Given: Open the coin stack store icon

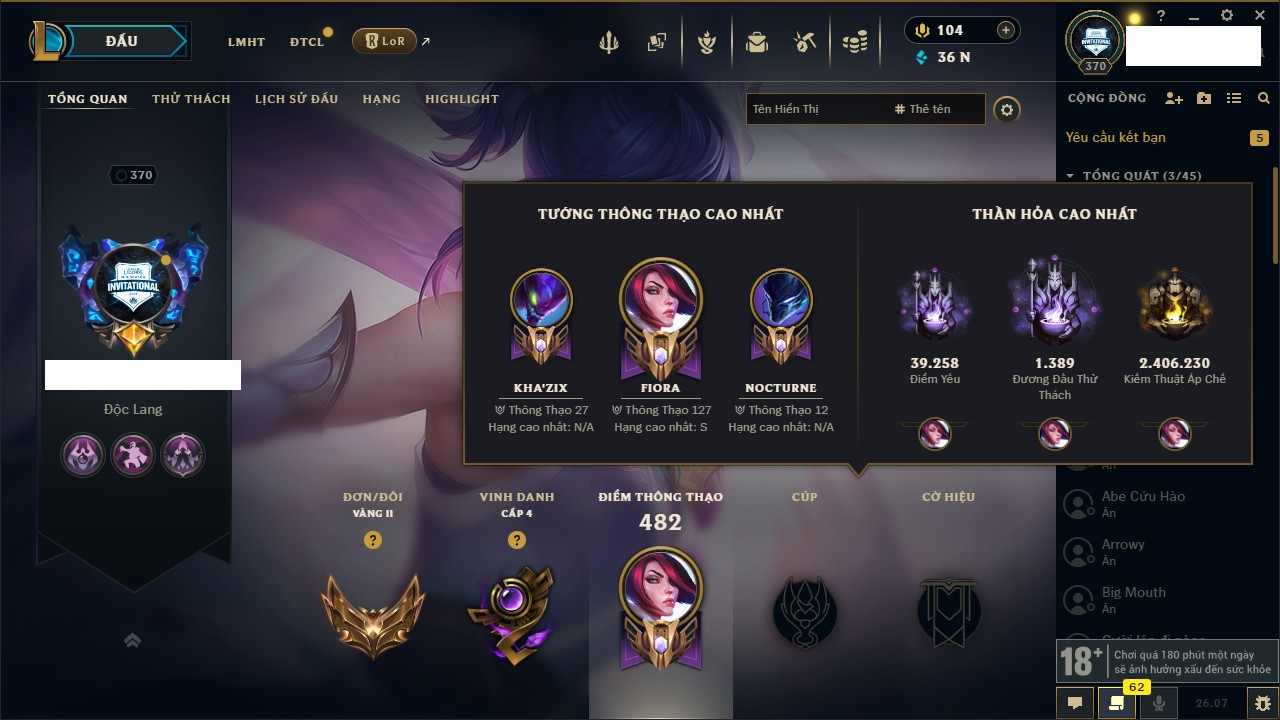Looking at the screenshot, I should (854, 42).
